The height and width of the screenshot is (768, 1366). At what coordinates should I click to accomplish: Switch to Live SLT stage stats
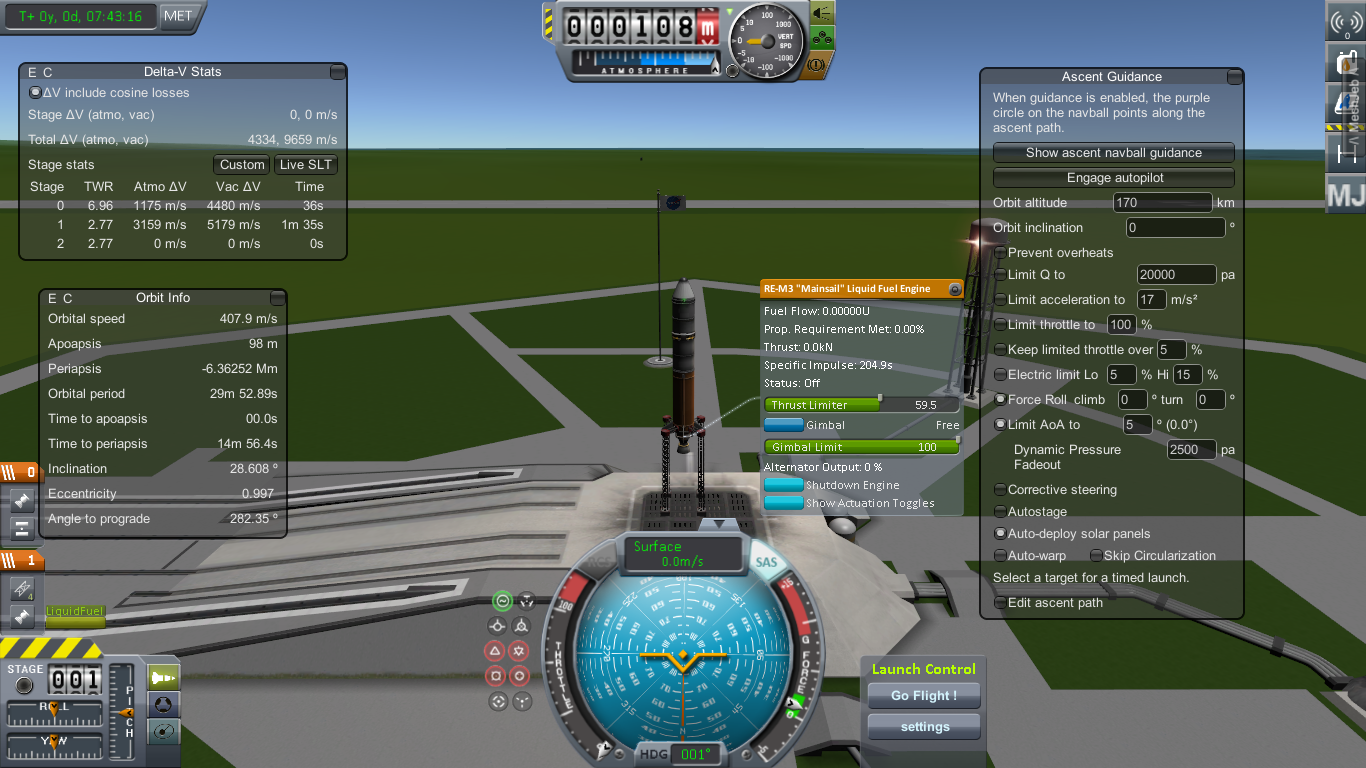tap(306, 165)
